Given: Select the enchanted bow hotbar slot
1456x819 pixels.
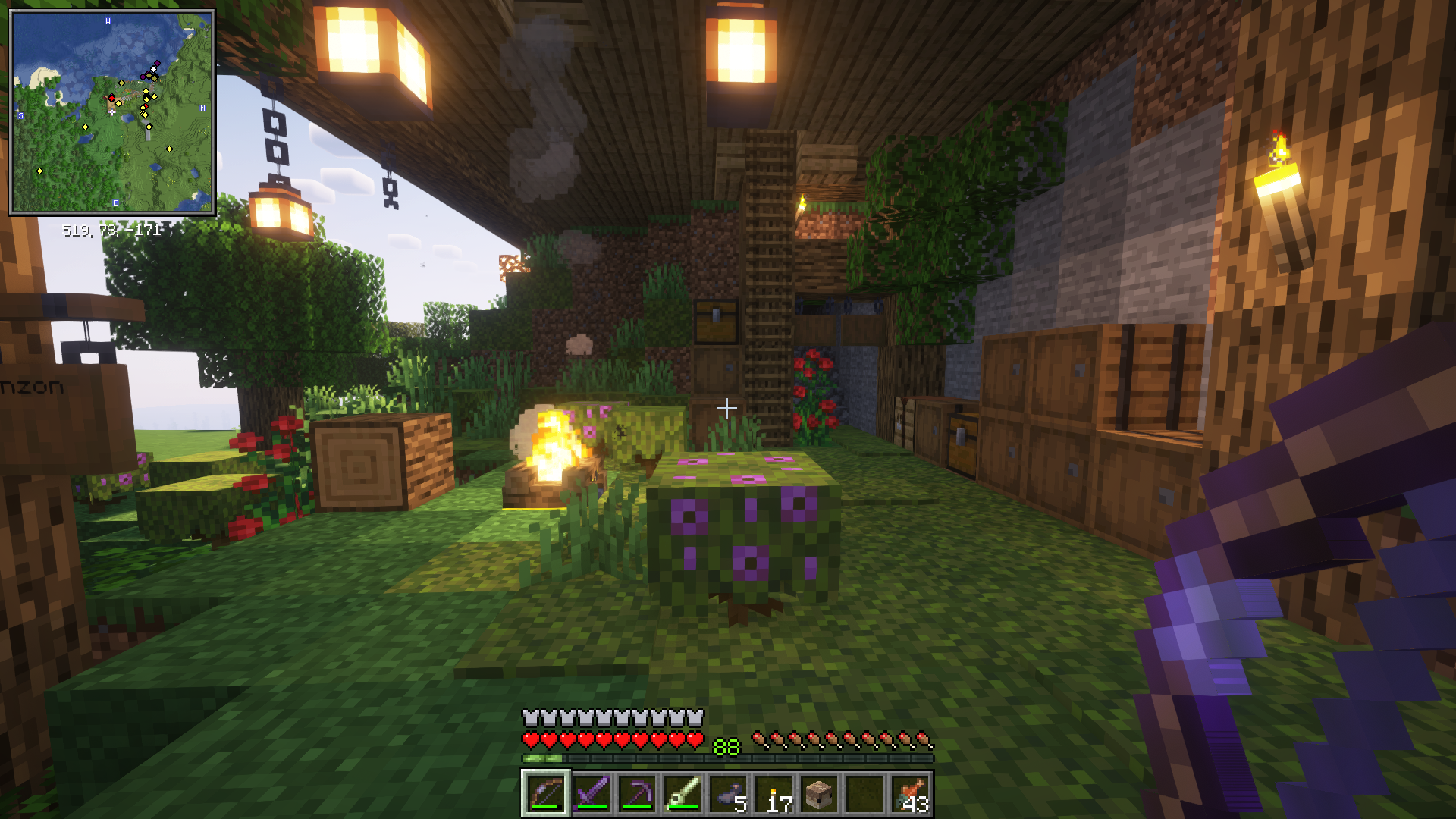Looking at the screenshot, I should pos(545,794).
